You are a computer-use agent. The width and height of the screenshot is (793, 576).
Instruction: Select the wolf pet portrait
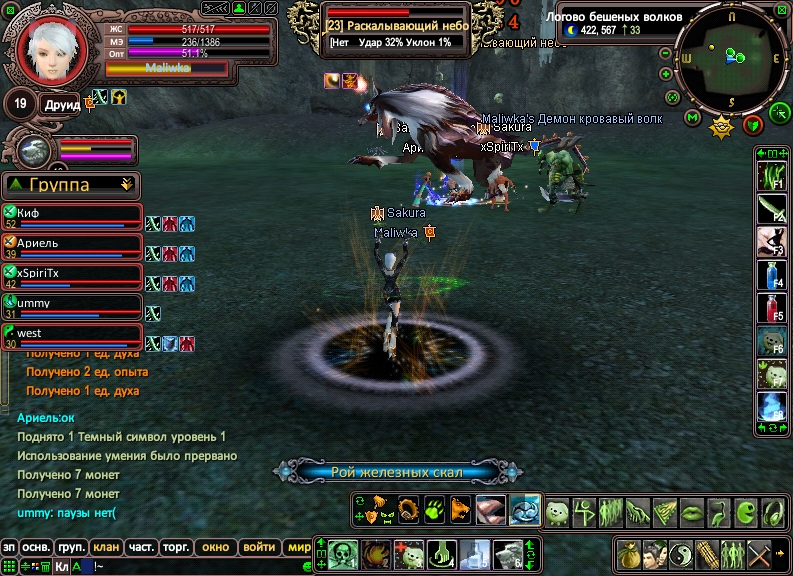[x=31, y=151]
